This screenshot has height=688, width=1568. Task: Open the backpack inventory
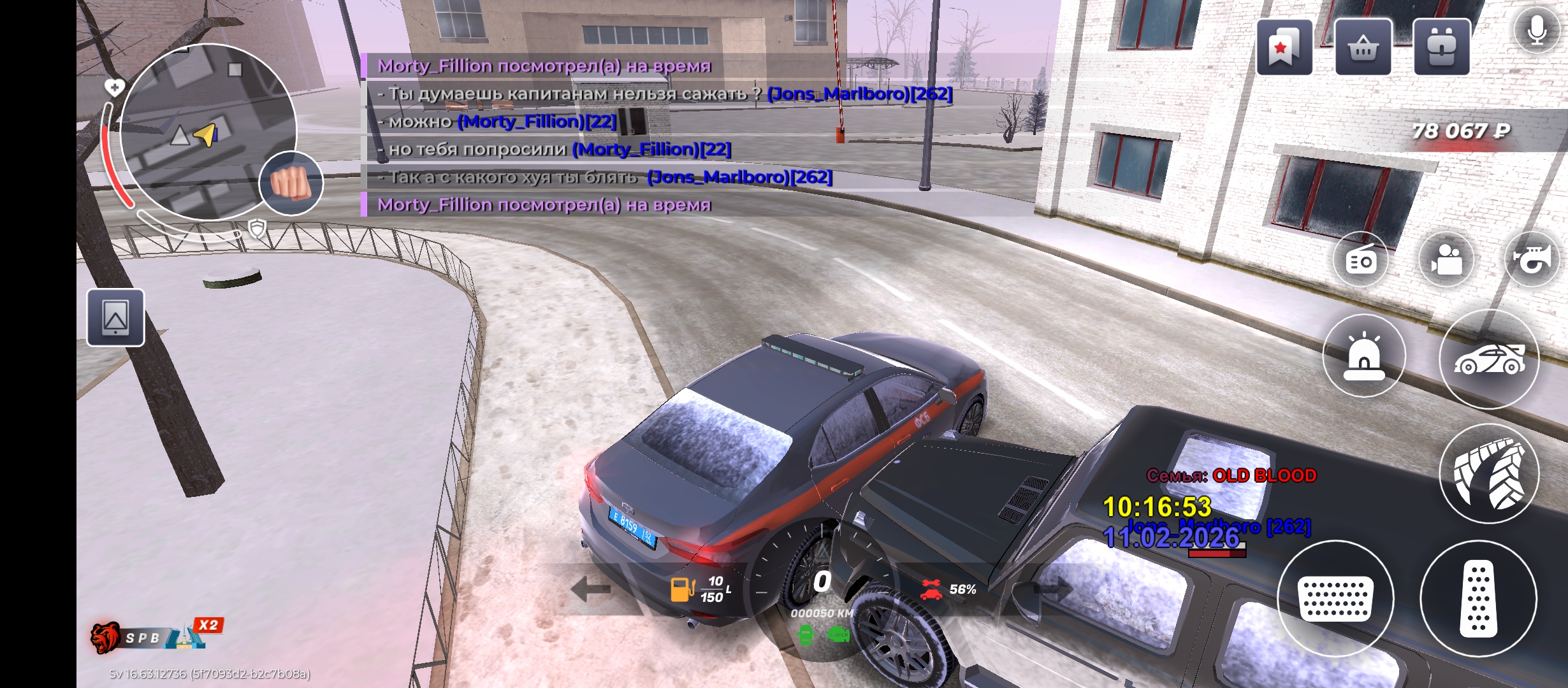coord(1441,47)
